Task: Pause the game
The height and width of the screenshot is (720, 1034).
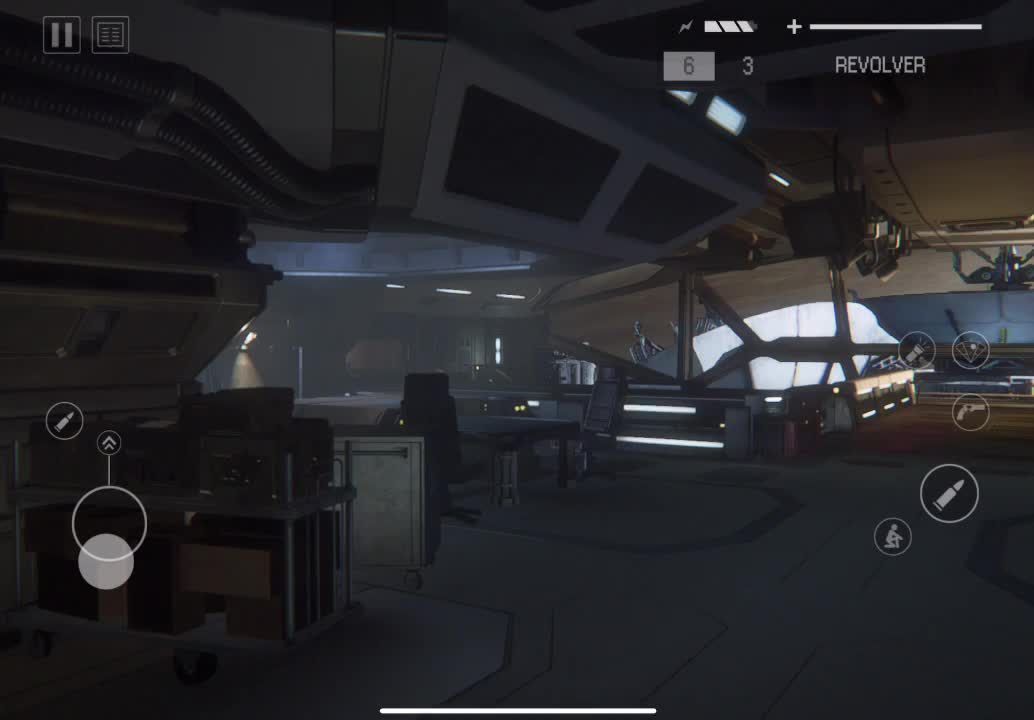Action: point(62,35)
